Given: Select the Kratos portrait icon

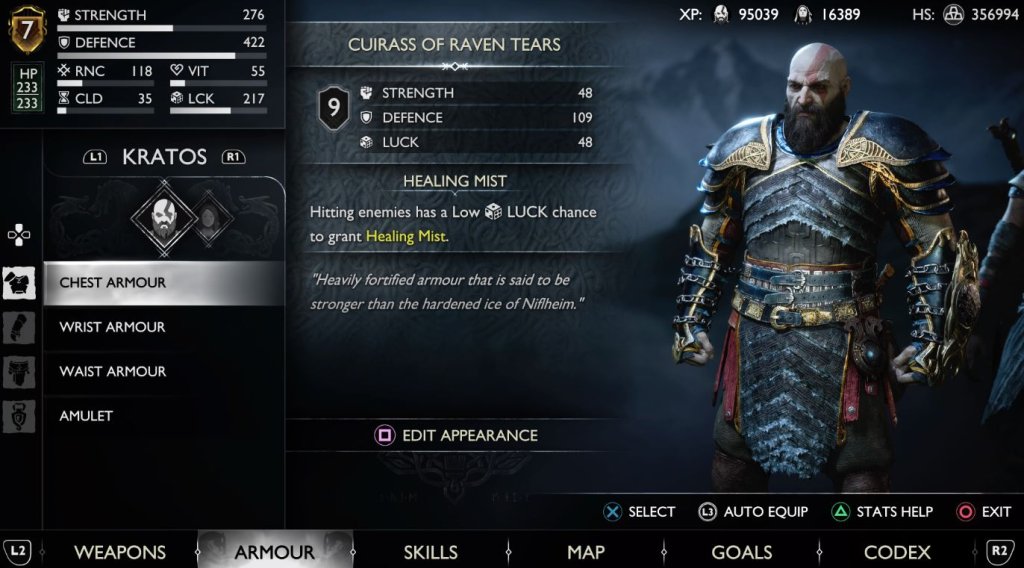Looking at the screenshot, I should pos(161,215).
